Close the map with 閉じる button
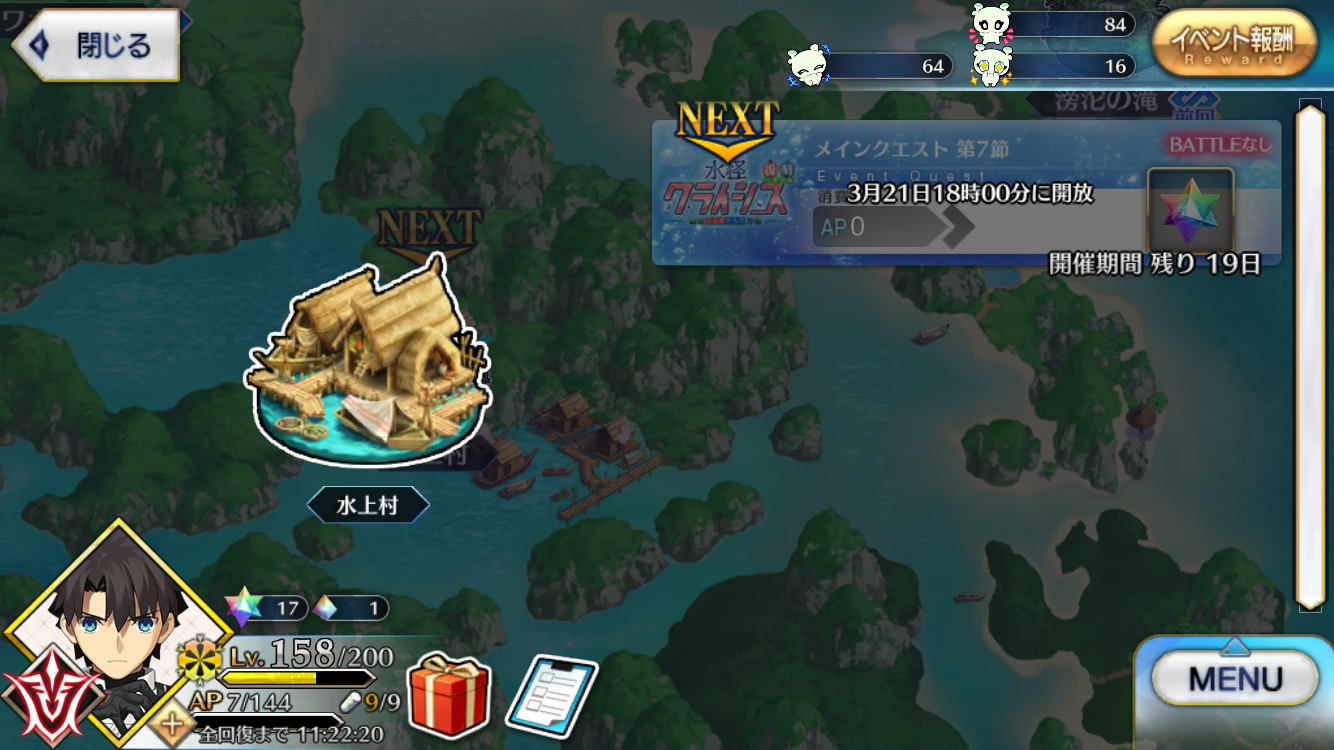1334x750 pixels. coord(95,45)
